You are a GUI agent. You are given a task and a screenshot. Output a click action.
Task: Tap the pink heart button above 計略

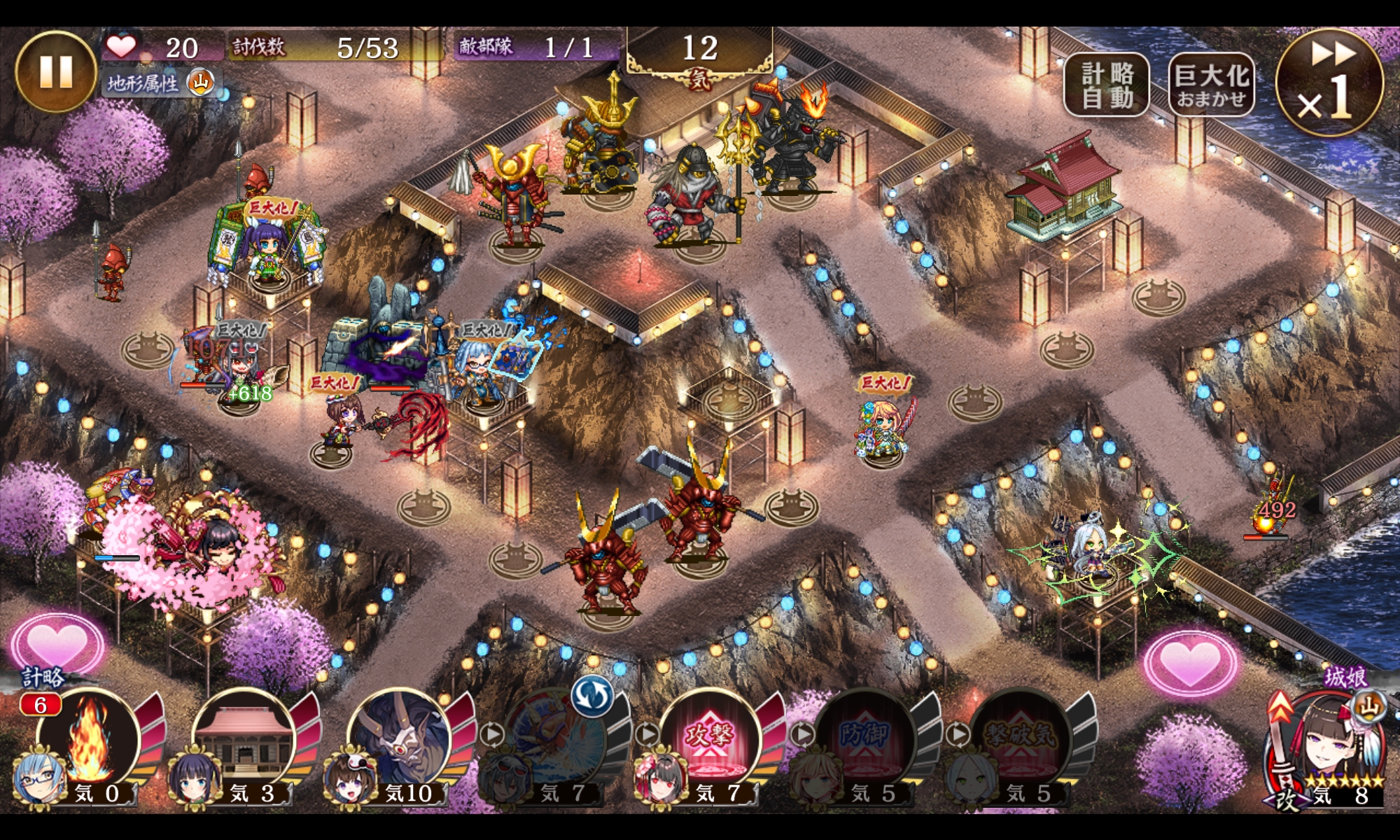pos(56,643)
